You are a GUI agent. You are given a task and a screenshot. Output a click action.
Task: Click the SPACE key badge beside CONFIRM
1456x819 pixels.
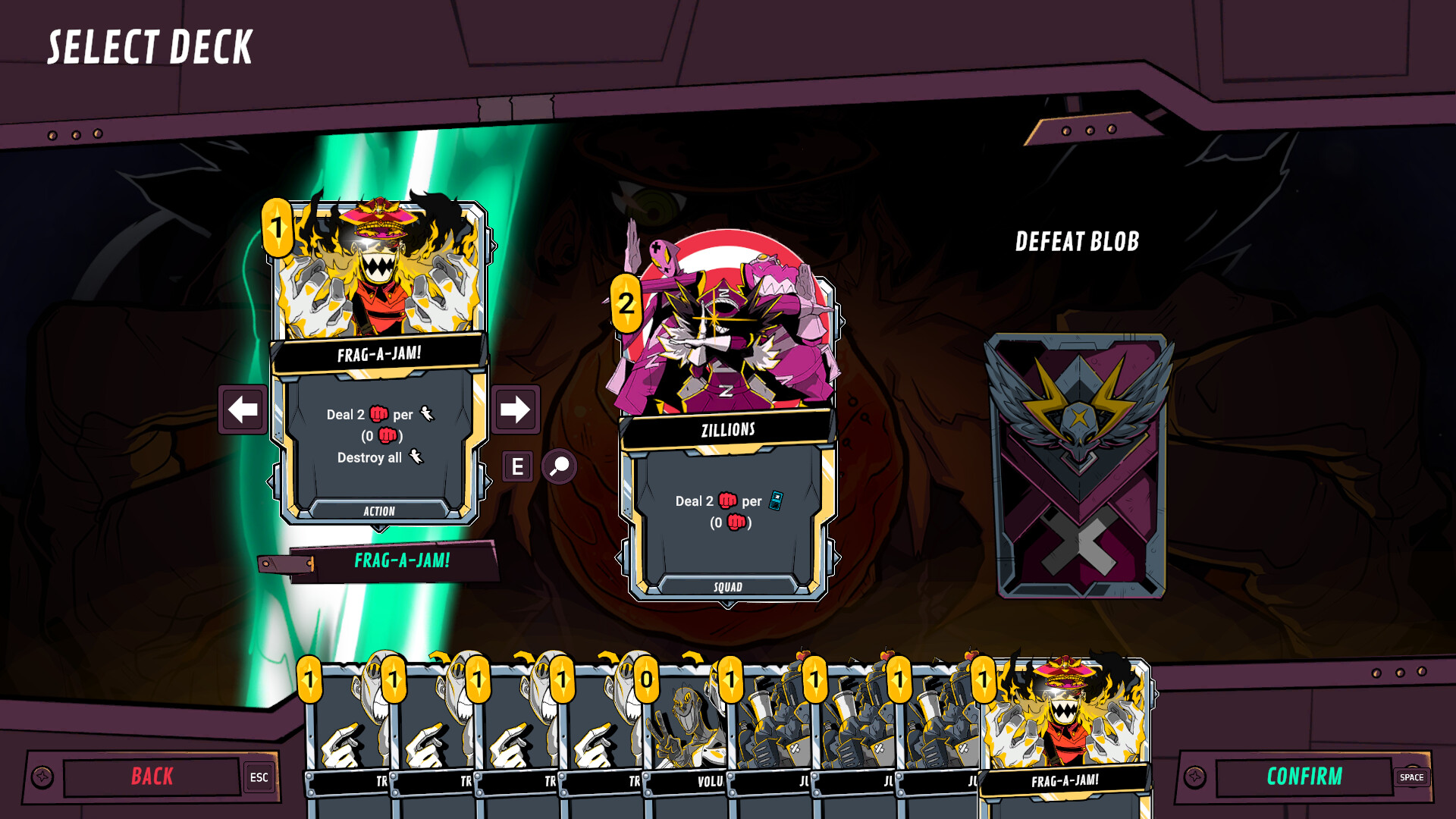point(1411,777)
